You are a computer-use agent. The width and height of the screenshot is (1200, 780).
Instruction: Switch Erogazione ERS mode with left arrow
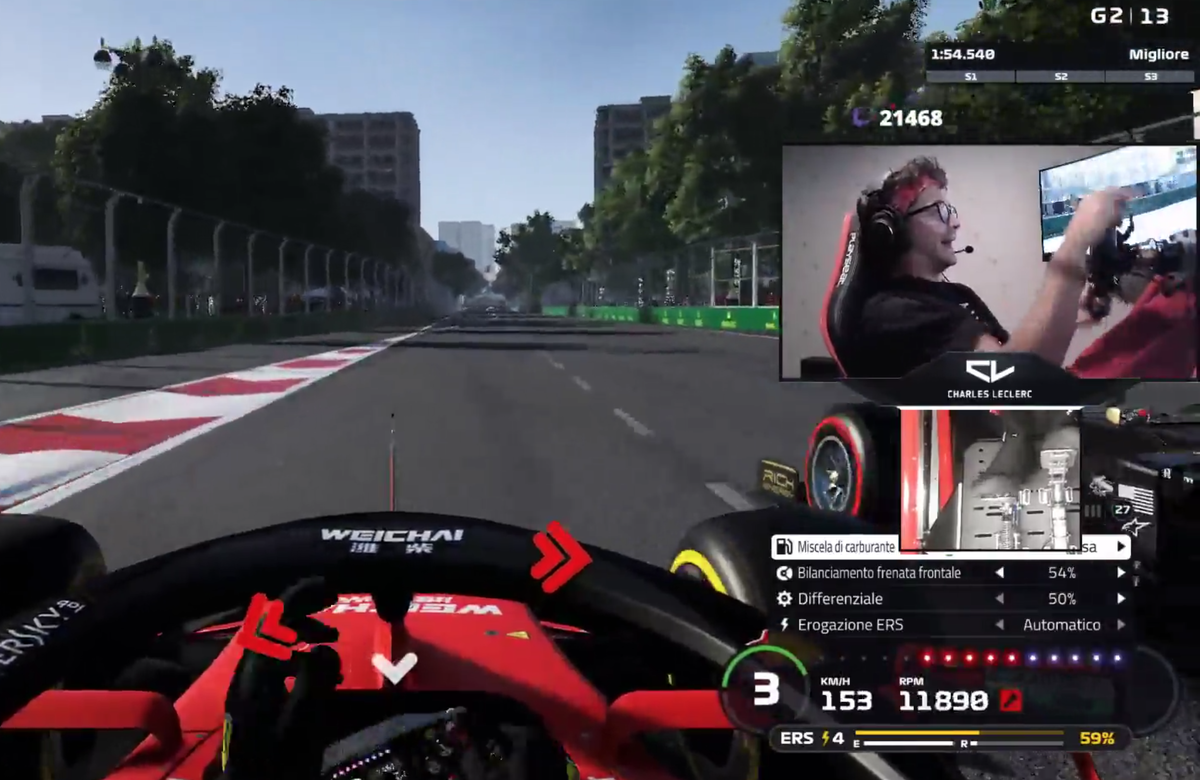(x=999, y=625)
